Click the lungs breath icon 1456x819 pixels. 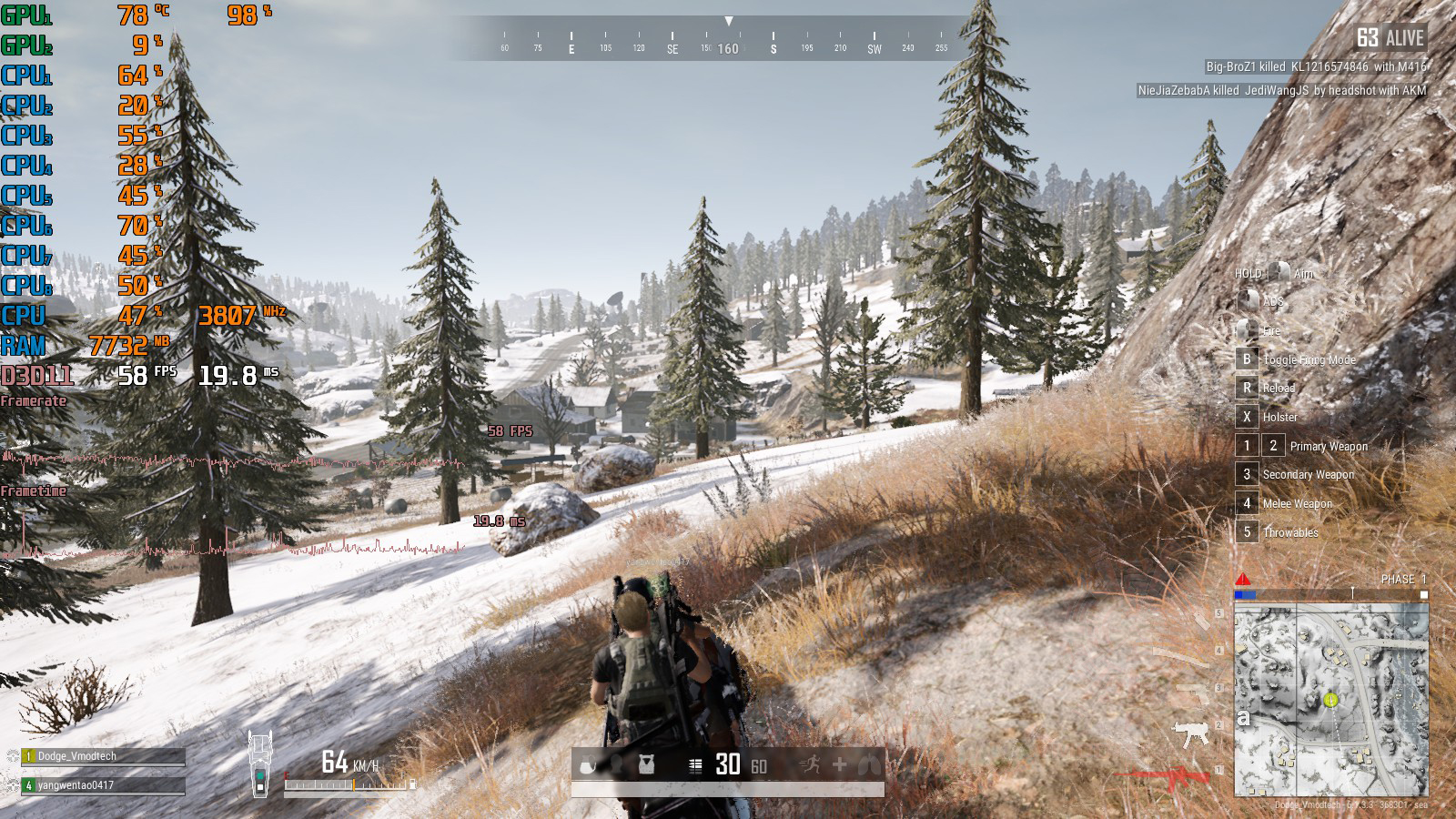tap(867, 764)
